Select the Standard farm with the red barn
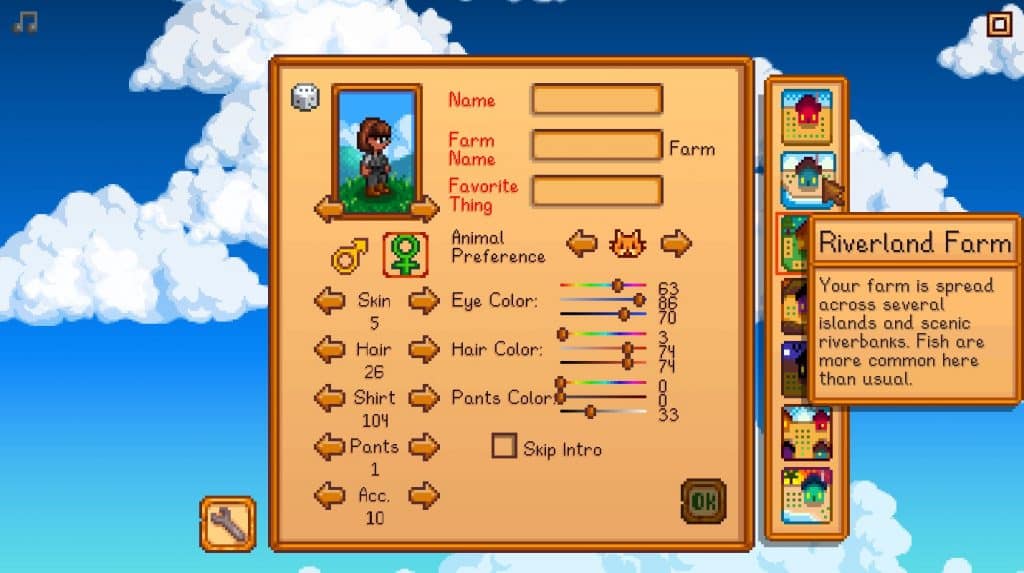This screenshot has width=1024, height=573. (x=806, y=117)
